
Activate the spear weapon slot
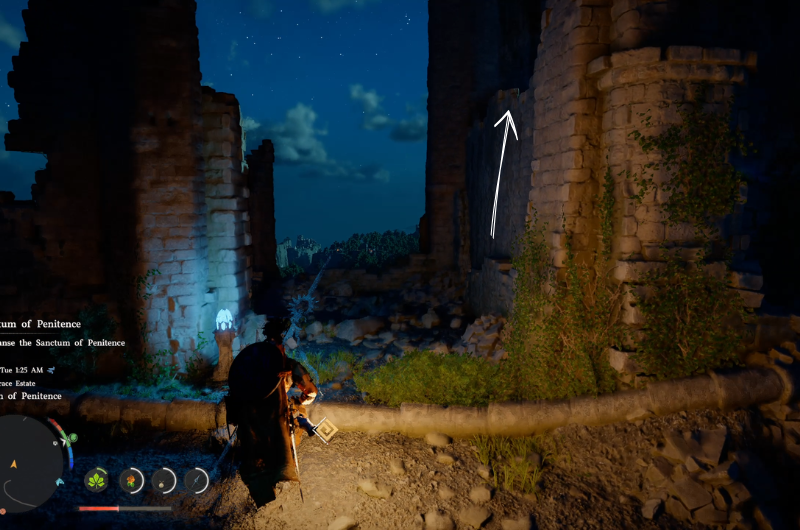pyautogui.click(x=196, y=481)
